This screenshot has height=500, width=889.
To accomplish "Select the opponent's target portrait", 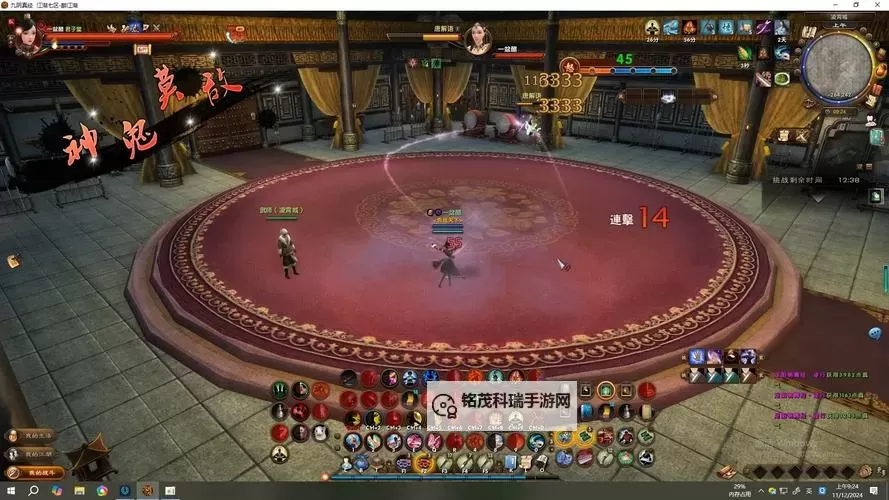I will point(478,40).
